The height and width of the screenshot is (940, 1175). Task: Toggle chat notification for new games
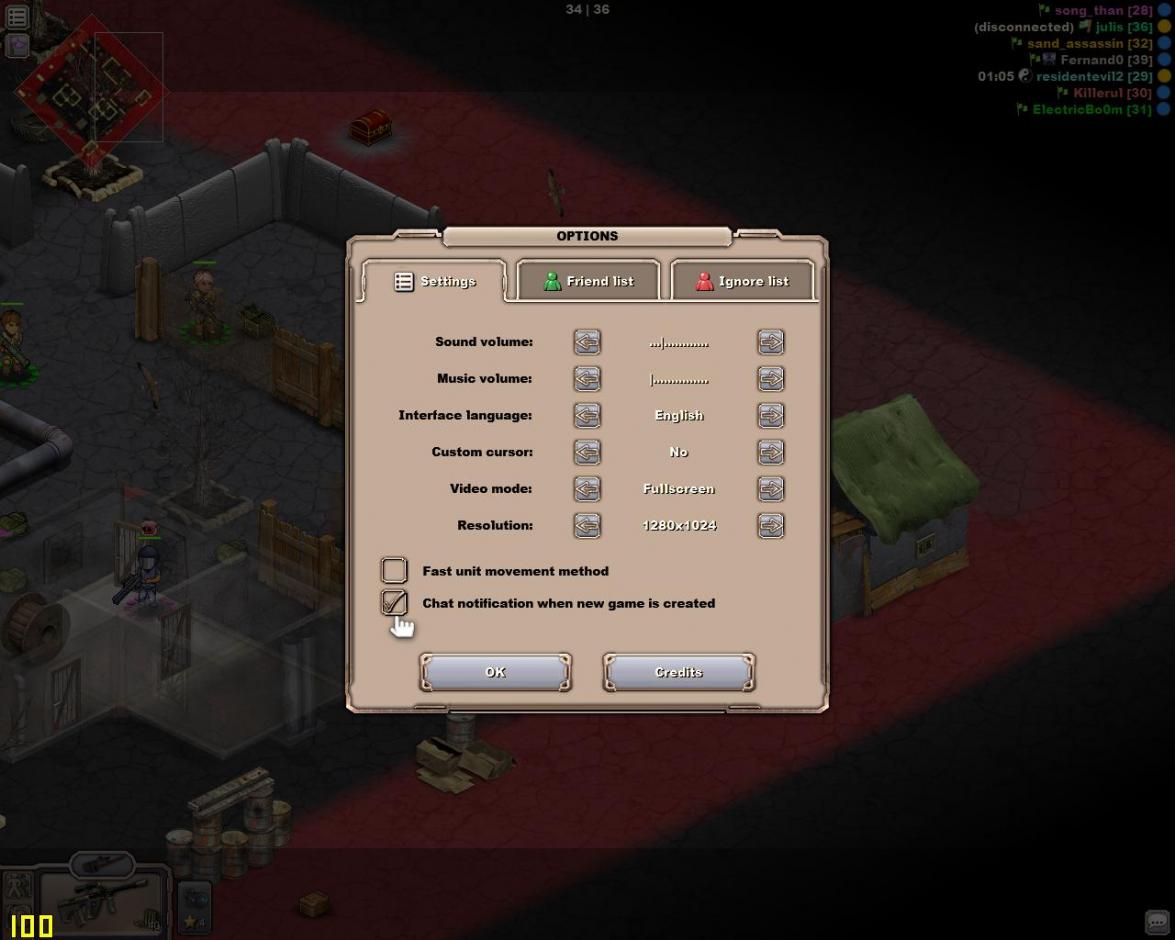pyautogui.click(x=394, y=602)
